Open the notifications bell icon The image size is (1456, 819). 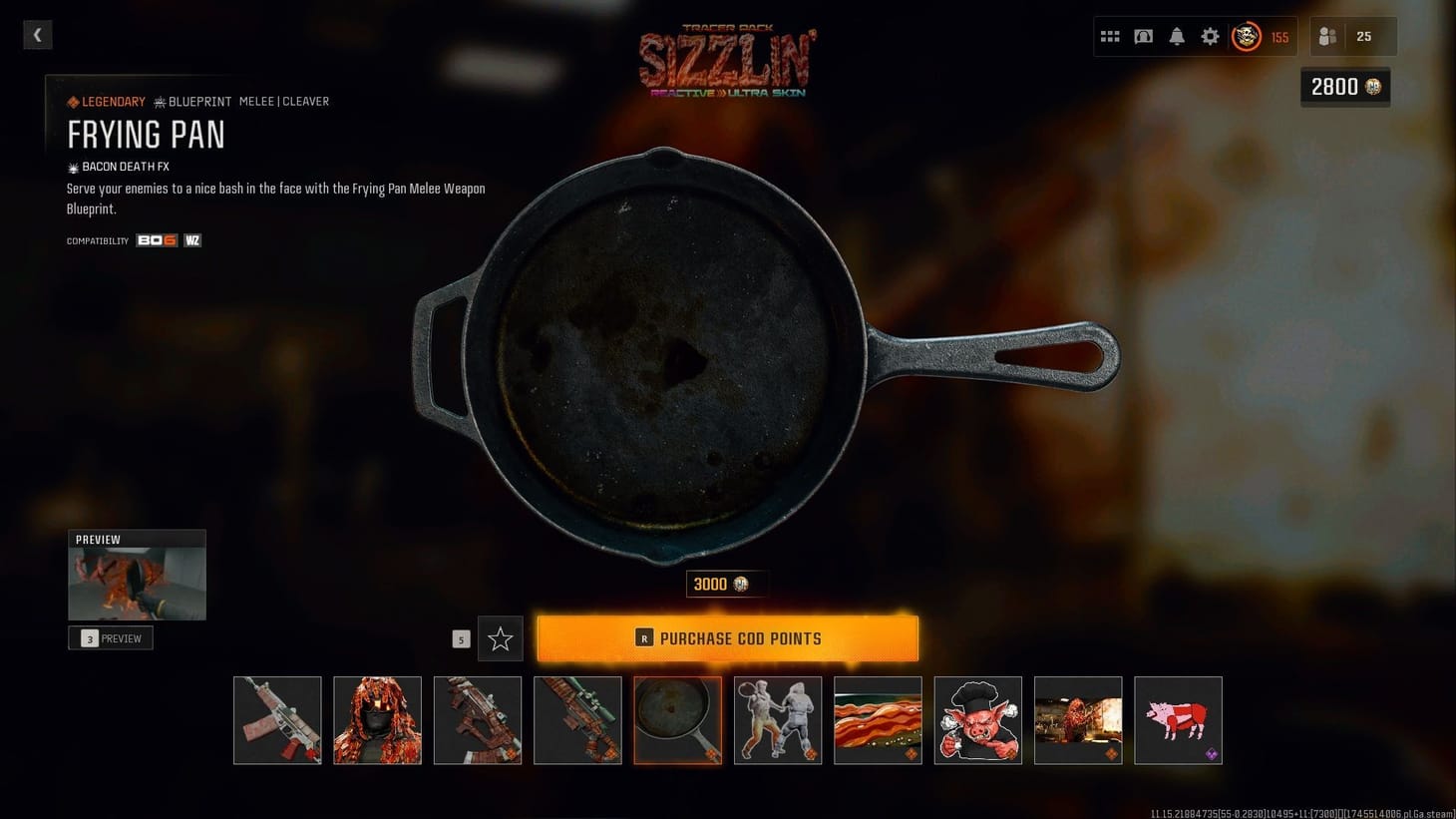coord(1177,36)
